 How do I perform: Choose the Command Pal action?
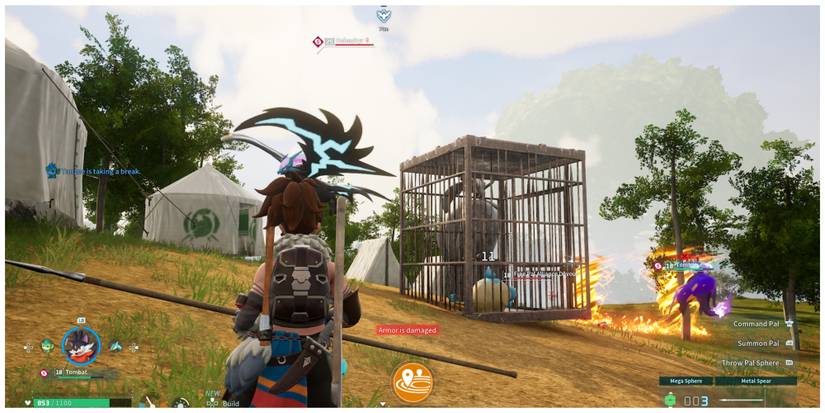[757, 324]
